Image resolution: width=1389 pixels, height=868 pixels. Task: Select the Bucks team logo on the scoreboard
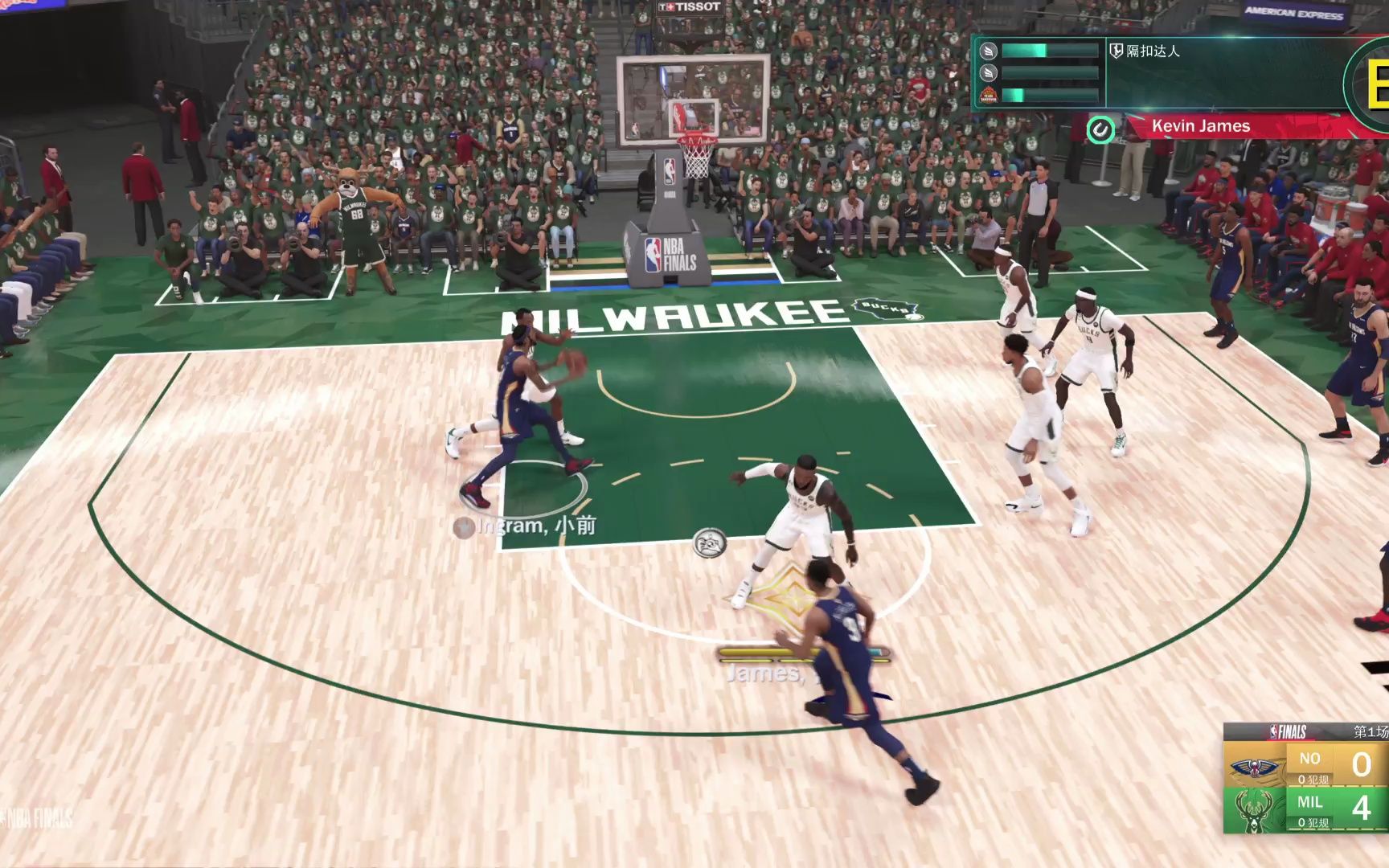1254,811
